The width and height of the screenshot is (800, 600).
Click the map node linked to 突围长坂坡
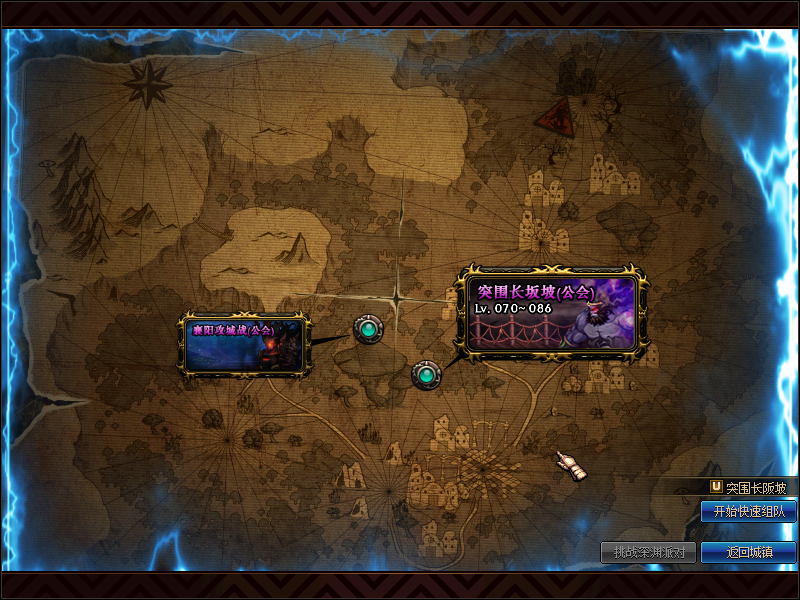point(427,375)
